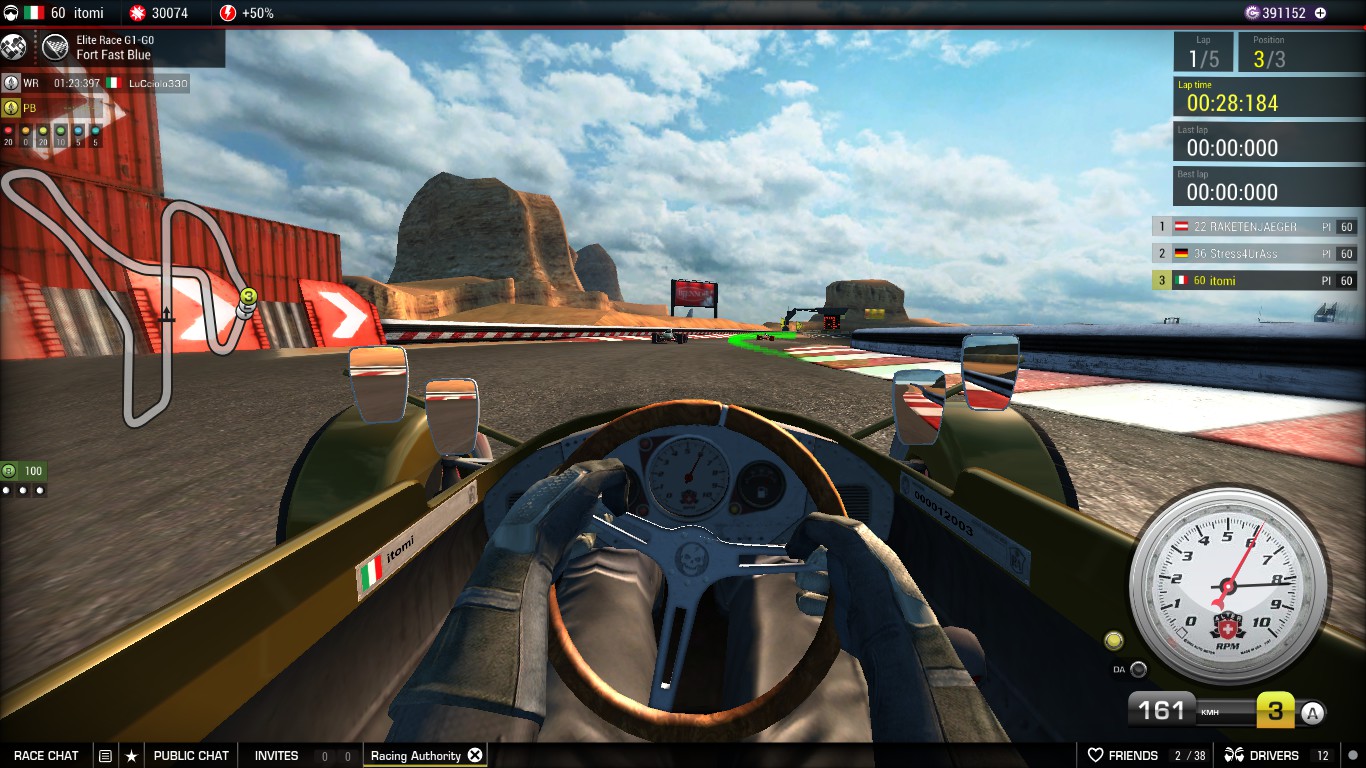The image size is (1366, 768).
Task: Click the helmet avatar icon in top bar
Action: coord(11,13)
